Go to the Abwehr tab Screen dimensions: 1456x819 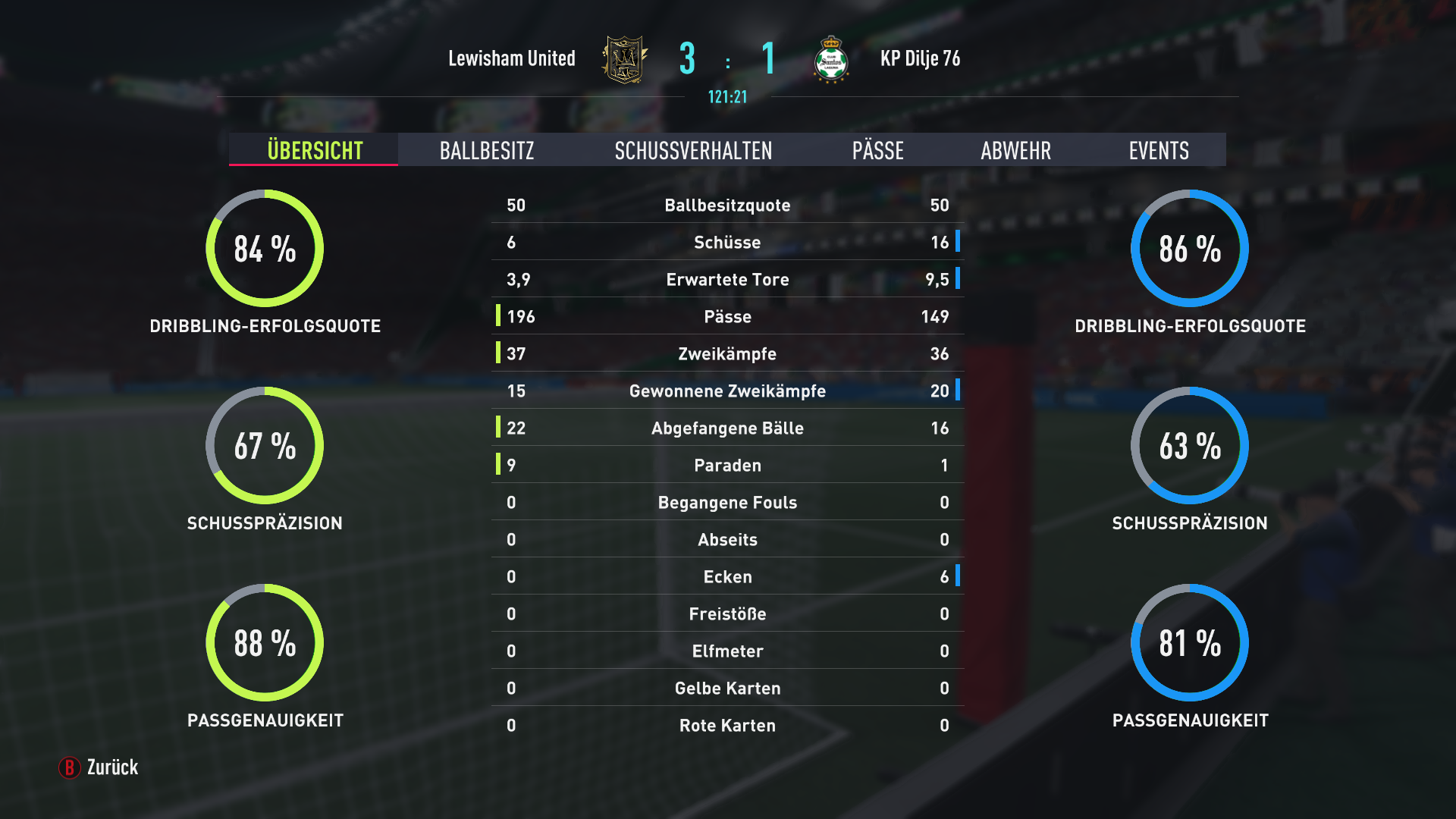(x=1015, y=150)
